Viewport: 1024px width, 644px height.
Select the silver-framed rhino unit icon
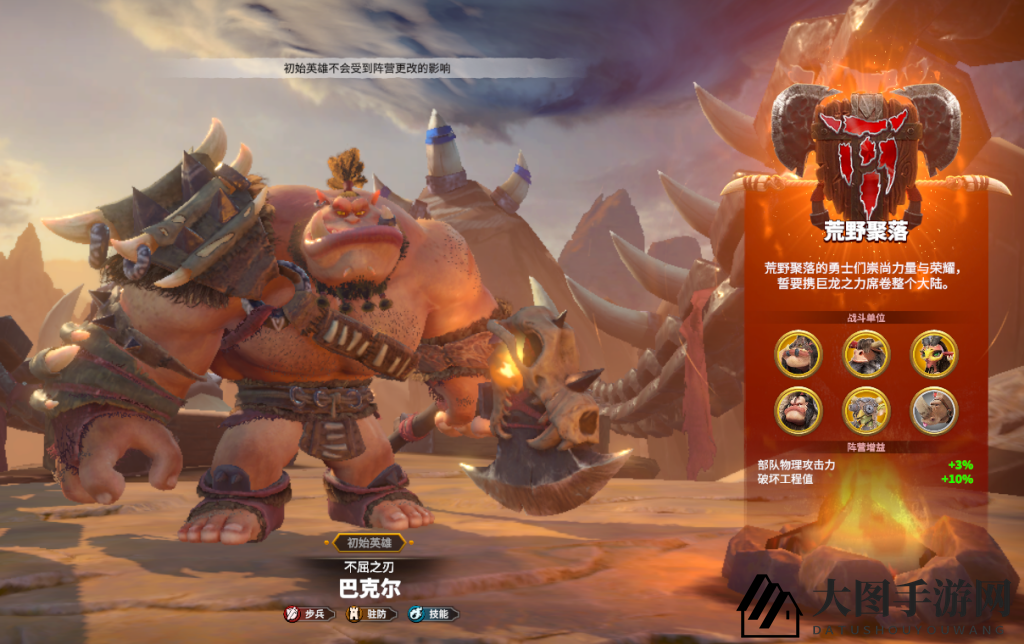point(934,409)
